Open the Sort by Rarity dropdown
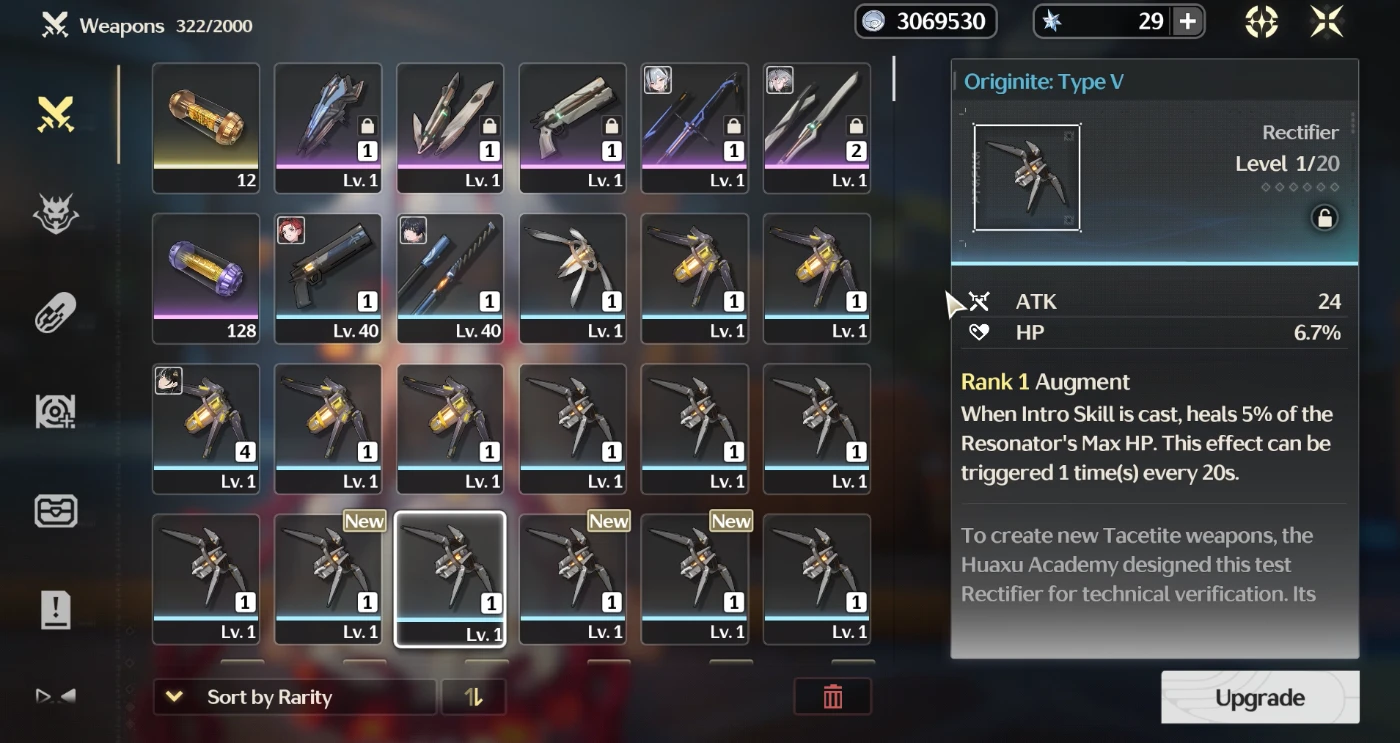The width and height of the screenshot is (1400, 743). click(294, 697)
